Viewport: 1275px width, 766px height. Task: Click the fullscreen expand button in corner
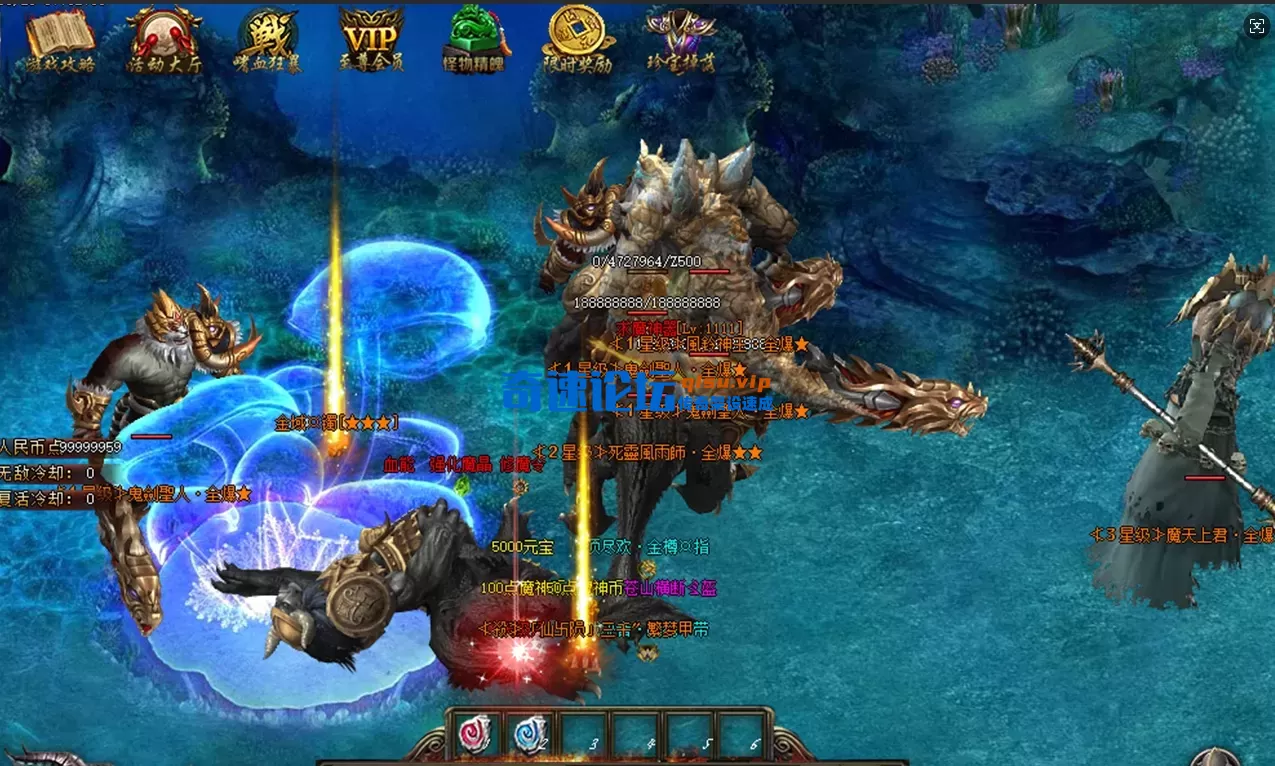click(1257, 27)
